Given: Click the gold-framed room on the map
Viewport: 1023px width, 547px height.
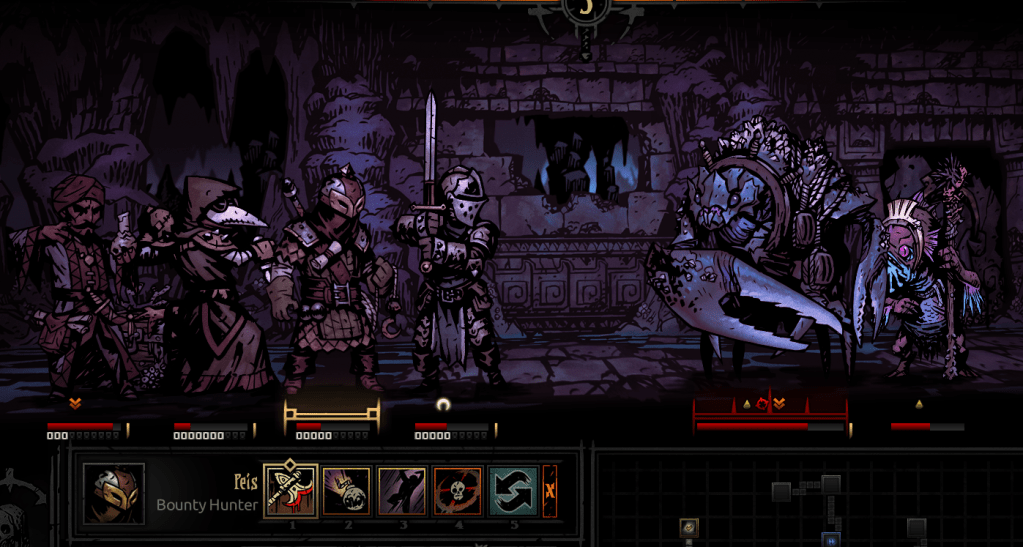Looking at the screenshot, I should coord(689,527).
